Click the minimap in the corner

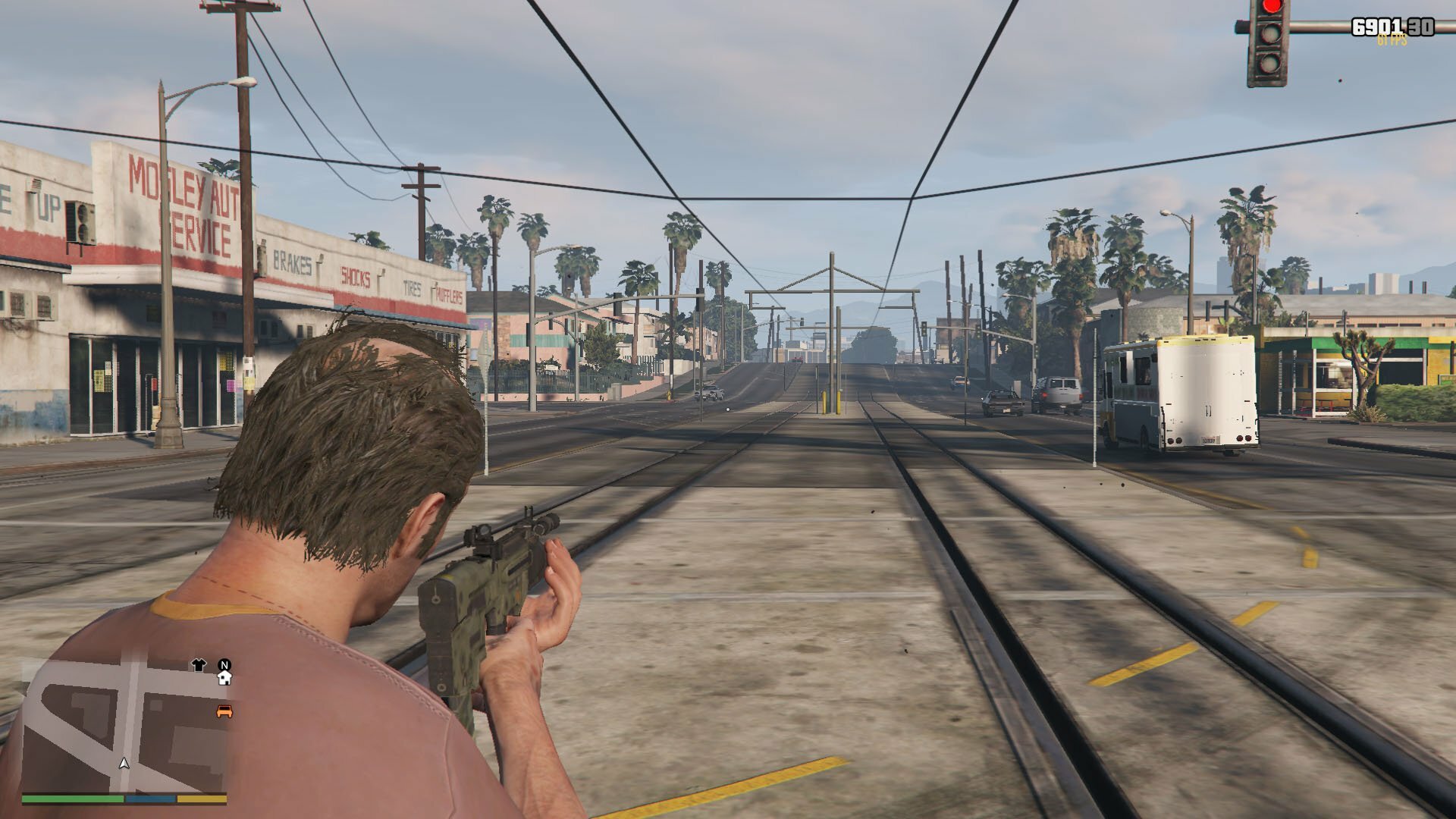[x=125, y=724]
